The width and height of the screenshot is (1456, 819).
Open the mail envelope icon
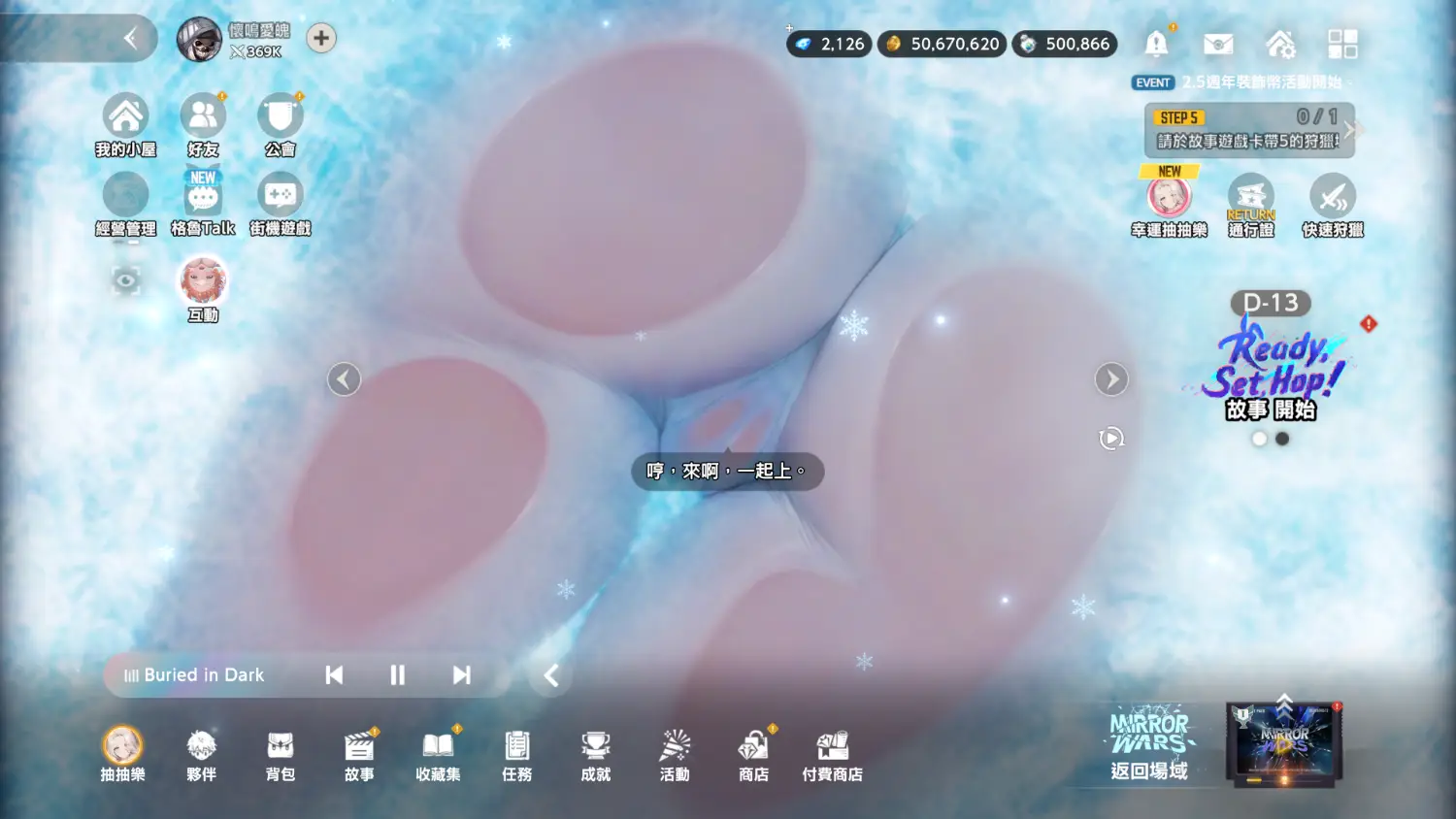(x=1218, y=44)
